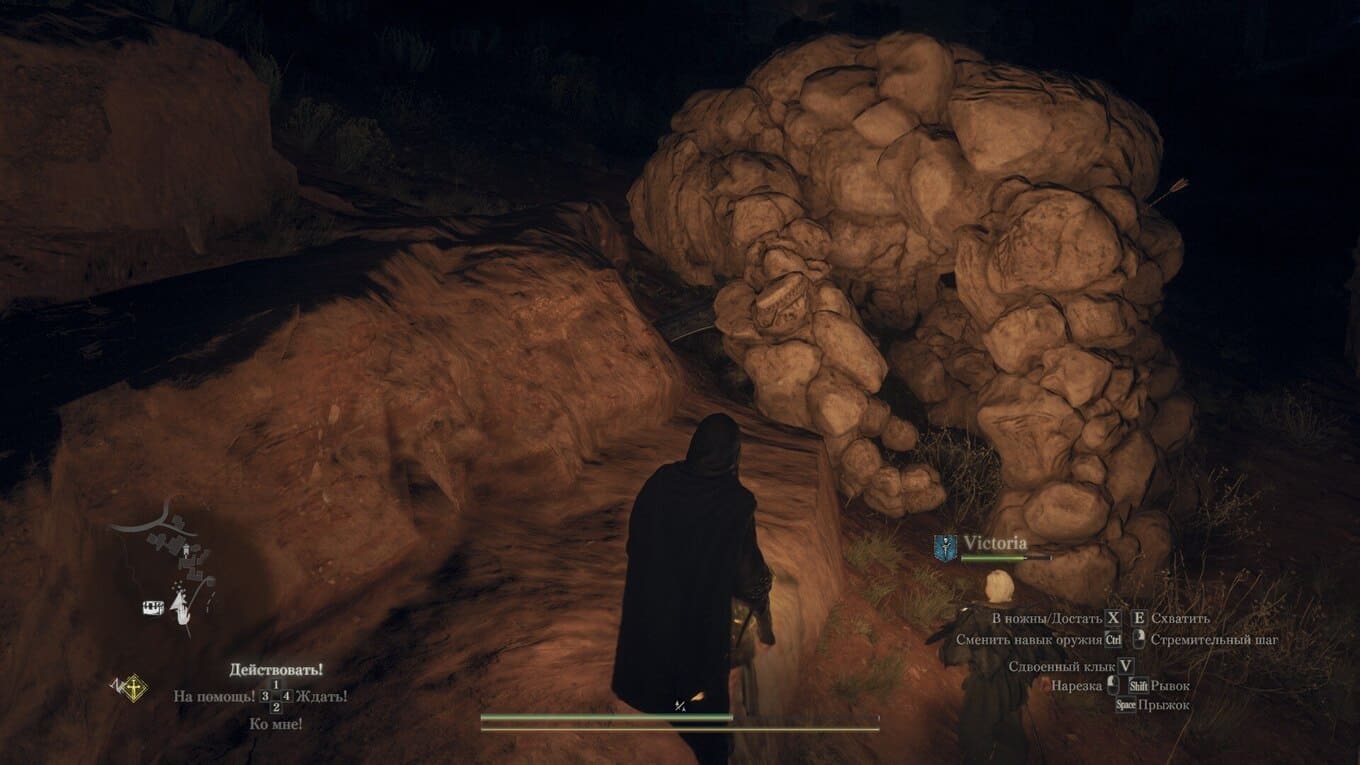Choose the "На помощь!" pawn command
Screen dimensions: 1360x765
pos(214,696)
